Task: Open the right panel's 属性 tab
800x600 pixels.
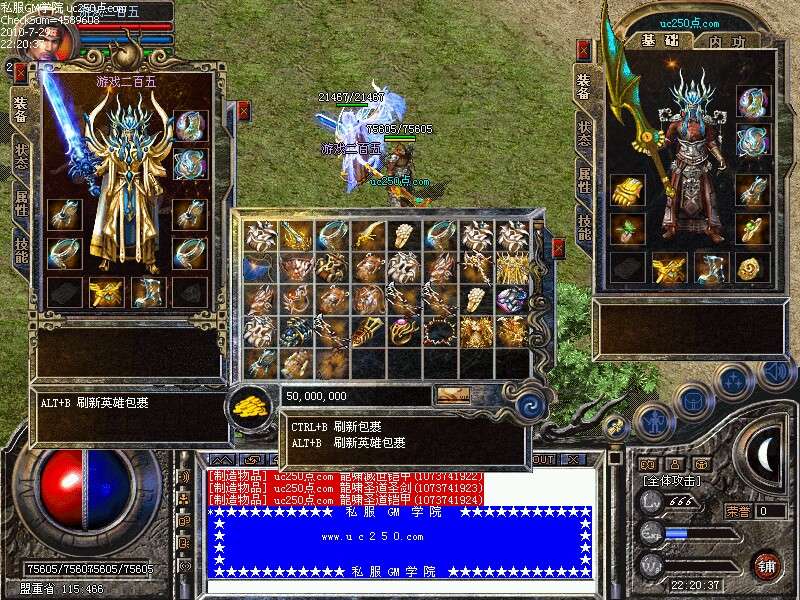Action: [584, 181]
